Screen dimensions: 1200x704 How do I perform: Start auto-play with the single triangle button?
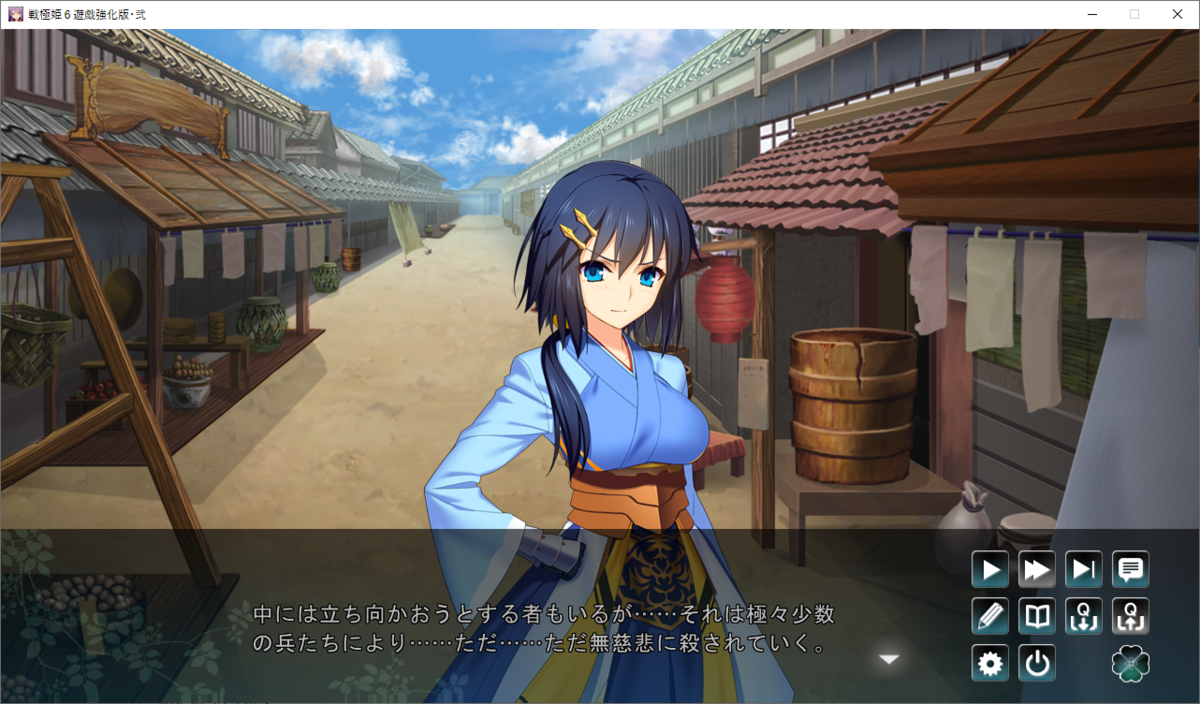[990, 570]
